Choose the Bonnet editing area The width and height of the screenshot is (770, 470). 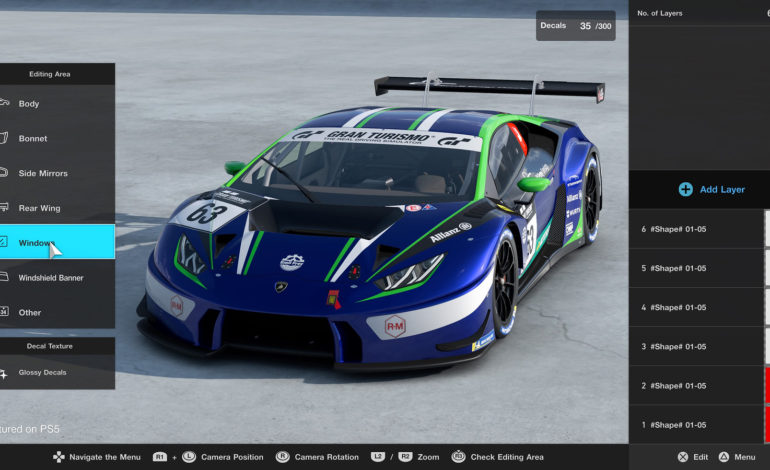pyautogui.click(x=55, y=139)
